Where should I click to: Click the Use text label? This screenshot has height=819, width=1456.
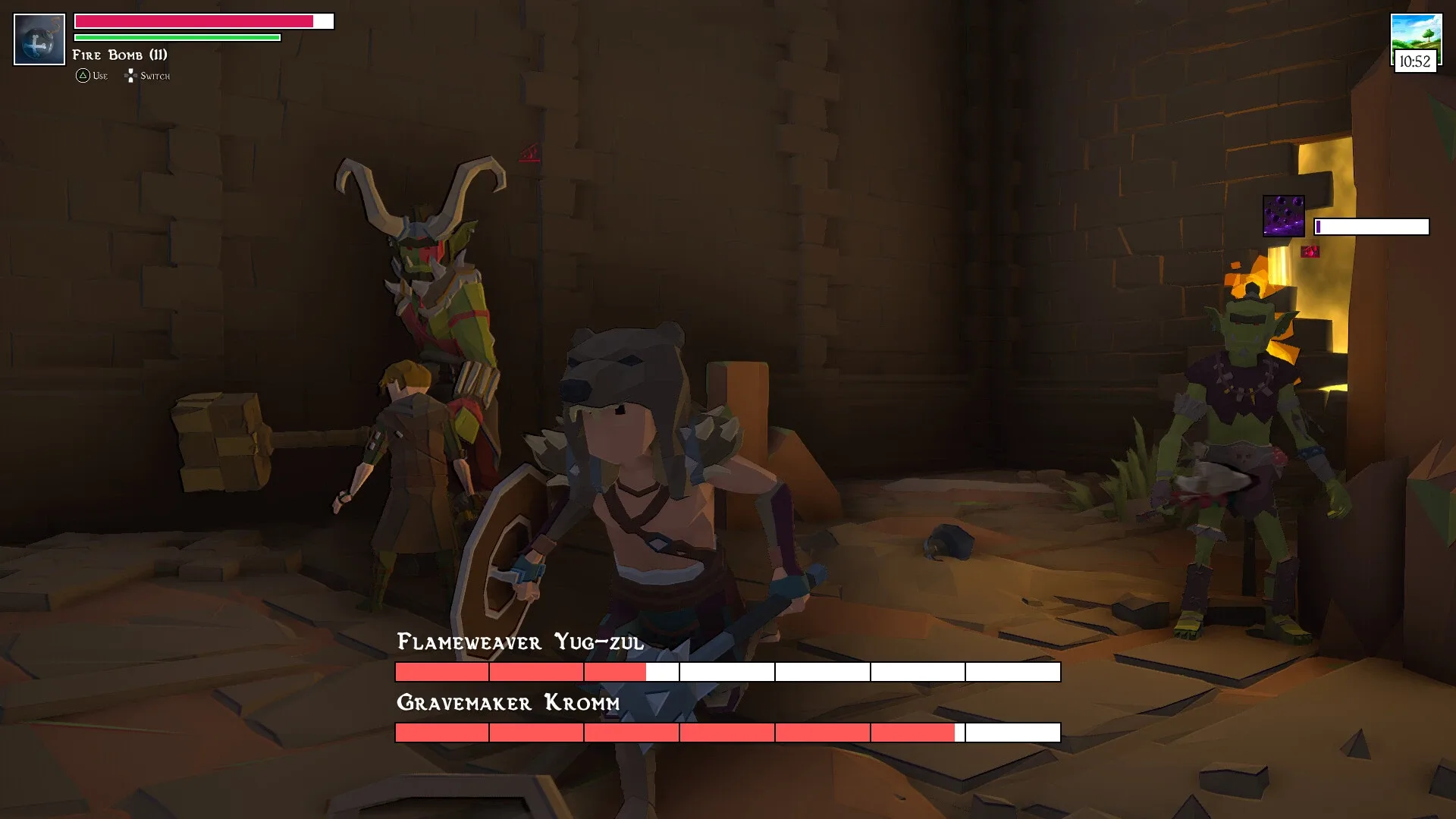(x=99, y=76)
